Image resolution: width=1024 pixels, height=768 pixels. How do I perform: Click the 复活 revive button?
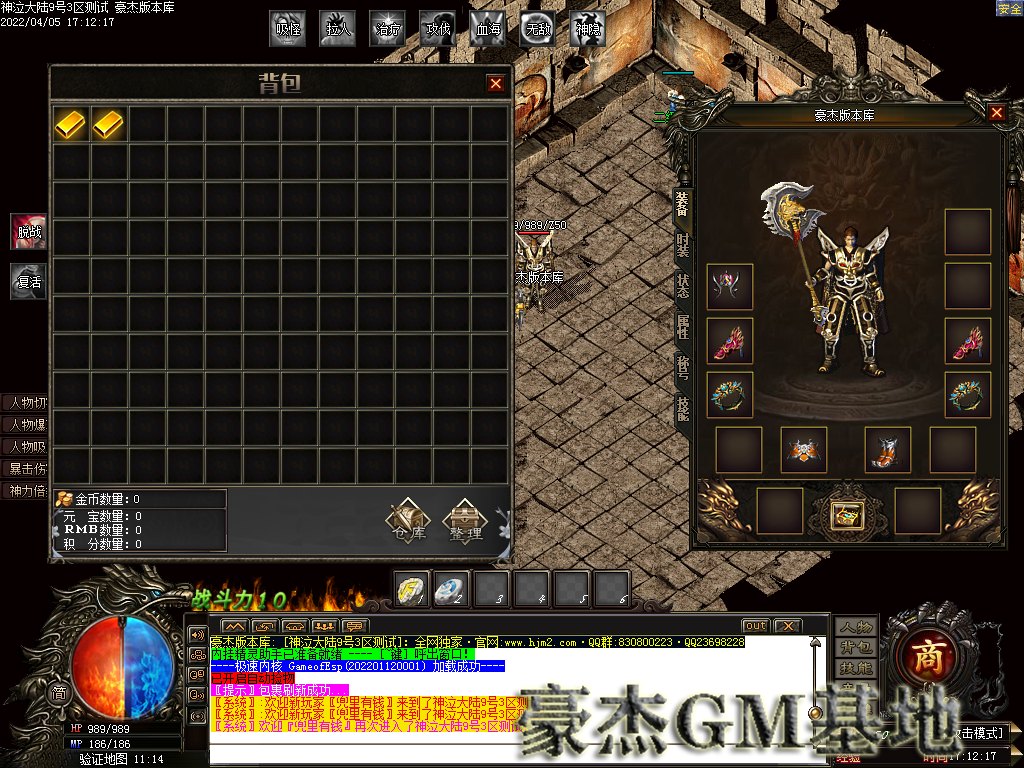[29, 281]
